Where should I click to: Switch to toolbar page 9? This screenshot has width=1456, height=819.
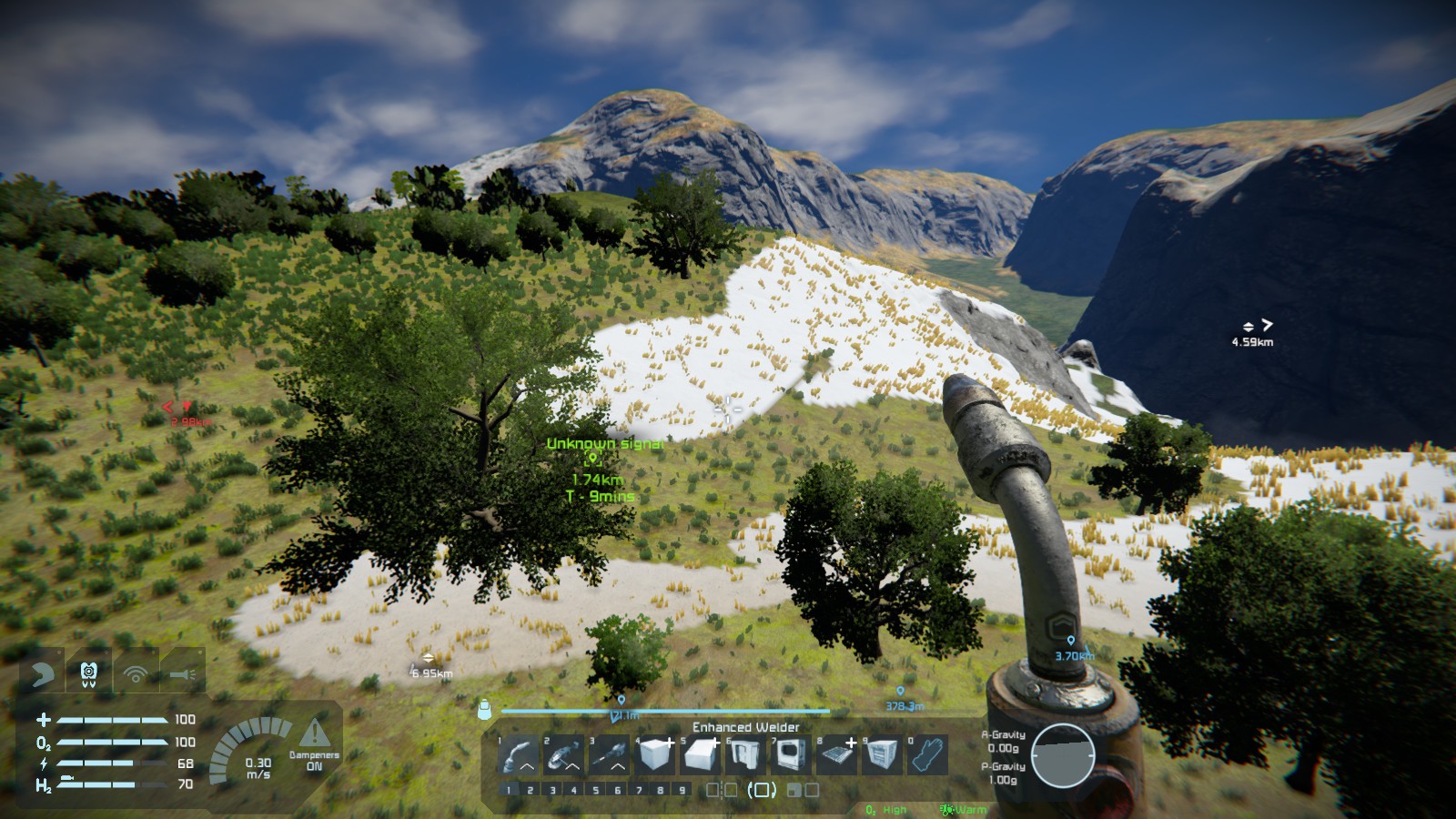click(x=682, y=790)
